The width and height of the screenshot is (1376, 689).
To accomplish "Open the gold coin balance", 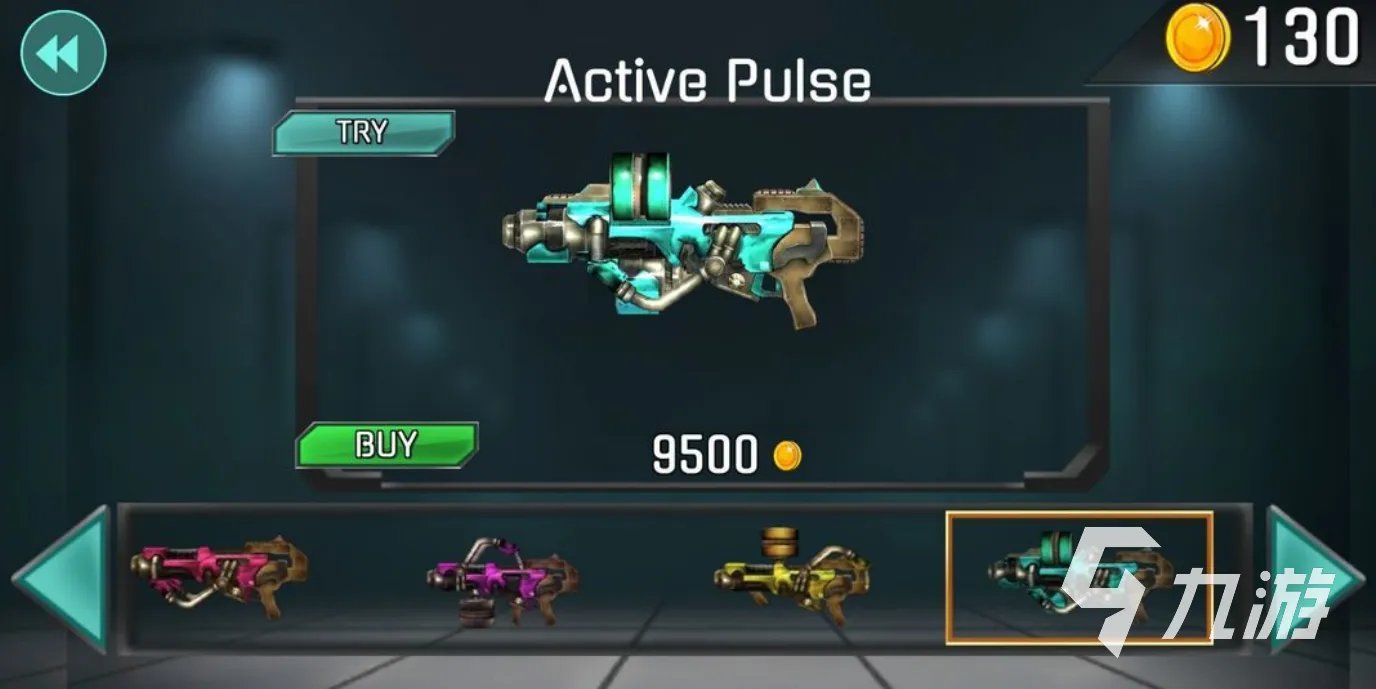I will (1262, 38).
